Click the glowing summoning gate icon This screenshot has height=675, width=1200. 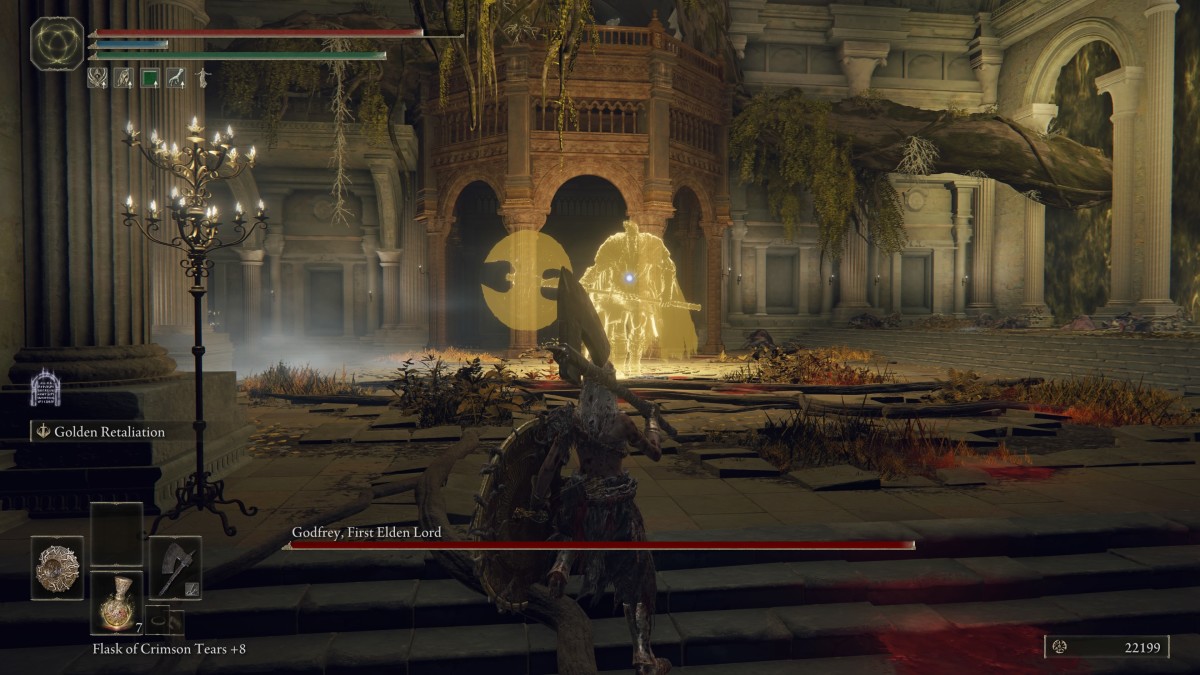45,388
